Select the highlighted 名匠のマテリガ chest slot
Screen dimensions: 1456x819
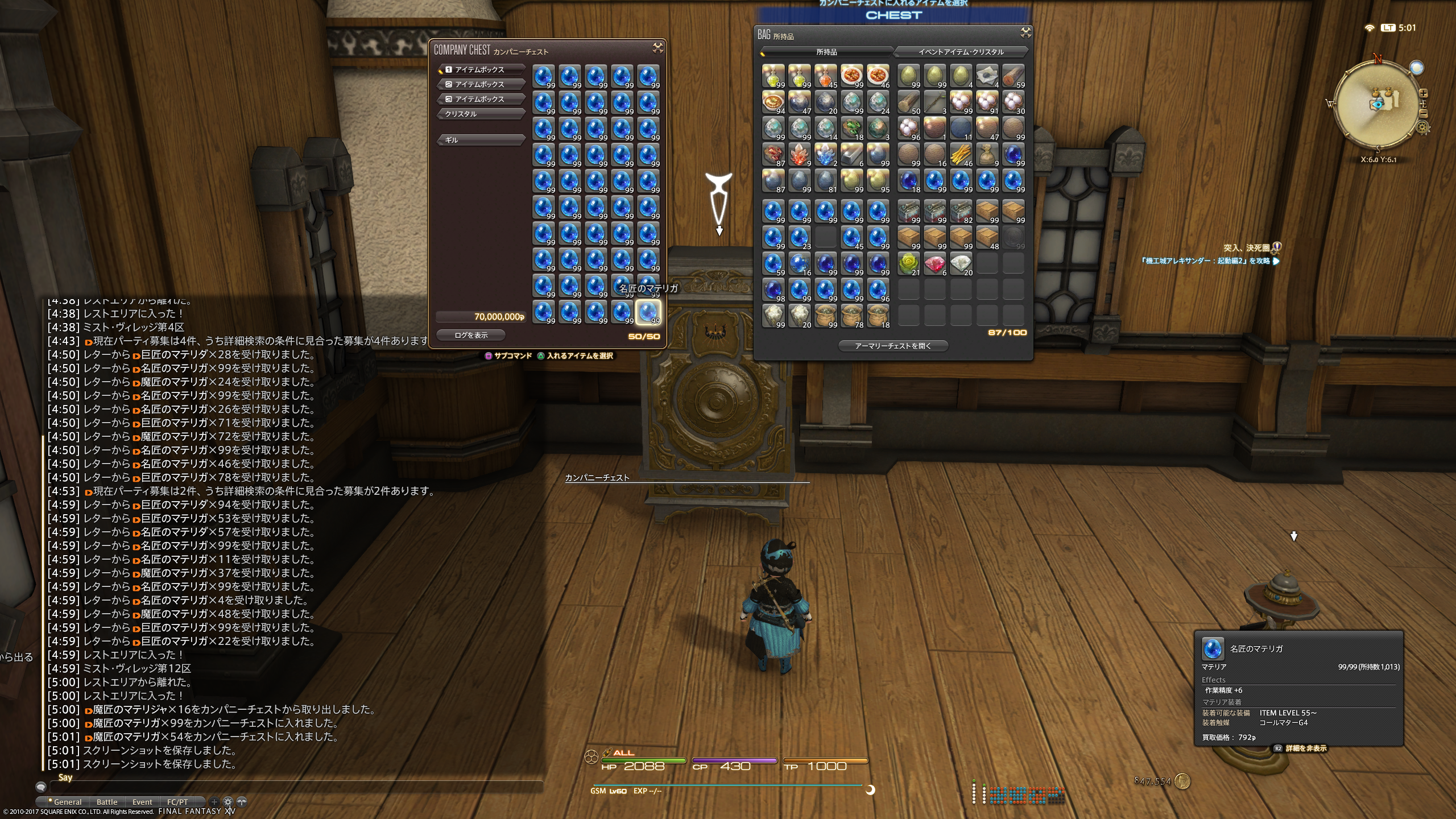(648, 312)
